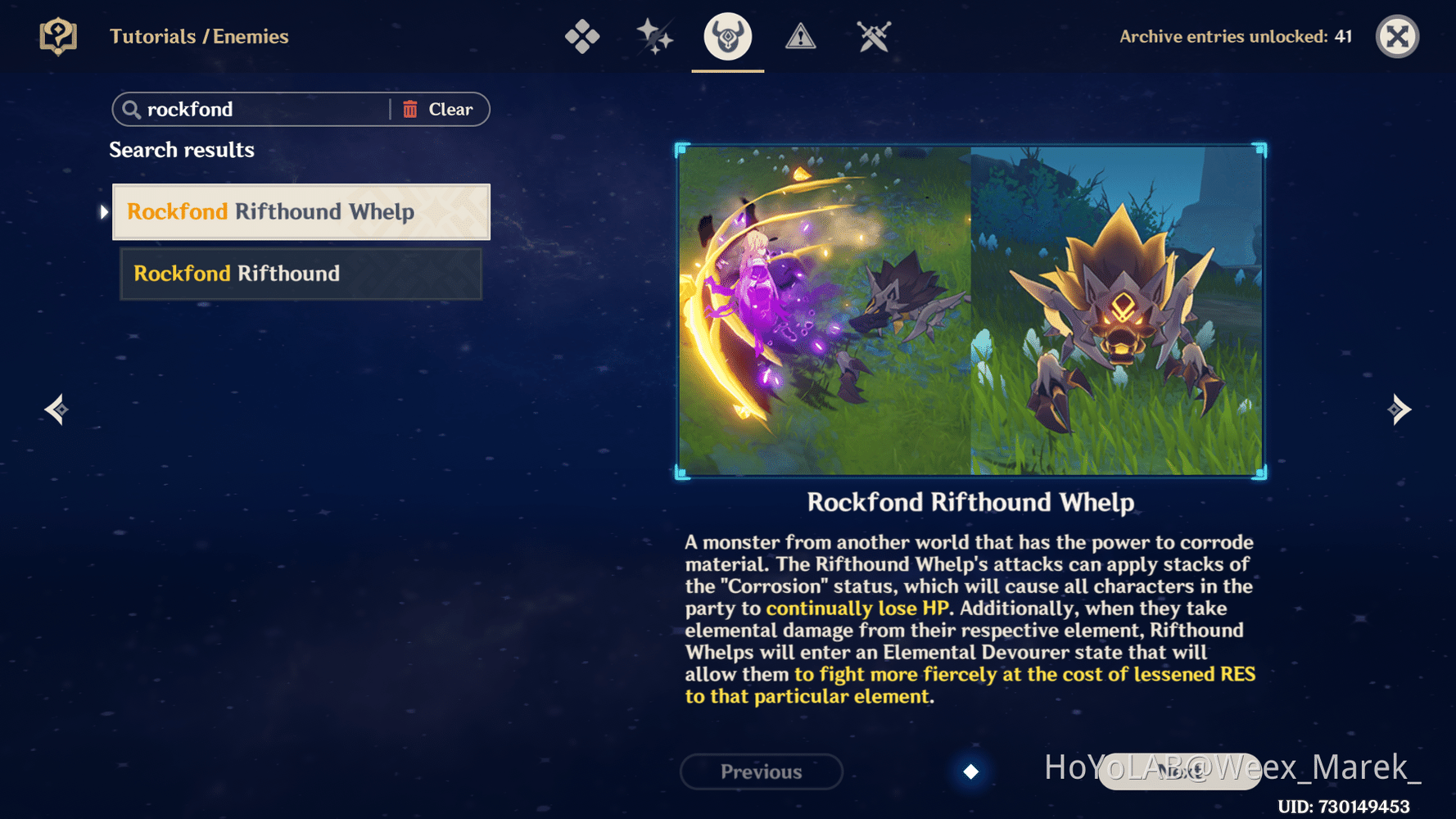Select the Enemies bull-head category icon

click(x=727, y=36)
